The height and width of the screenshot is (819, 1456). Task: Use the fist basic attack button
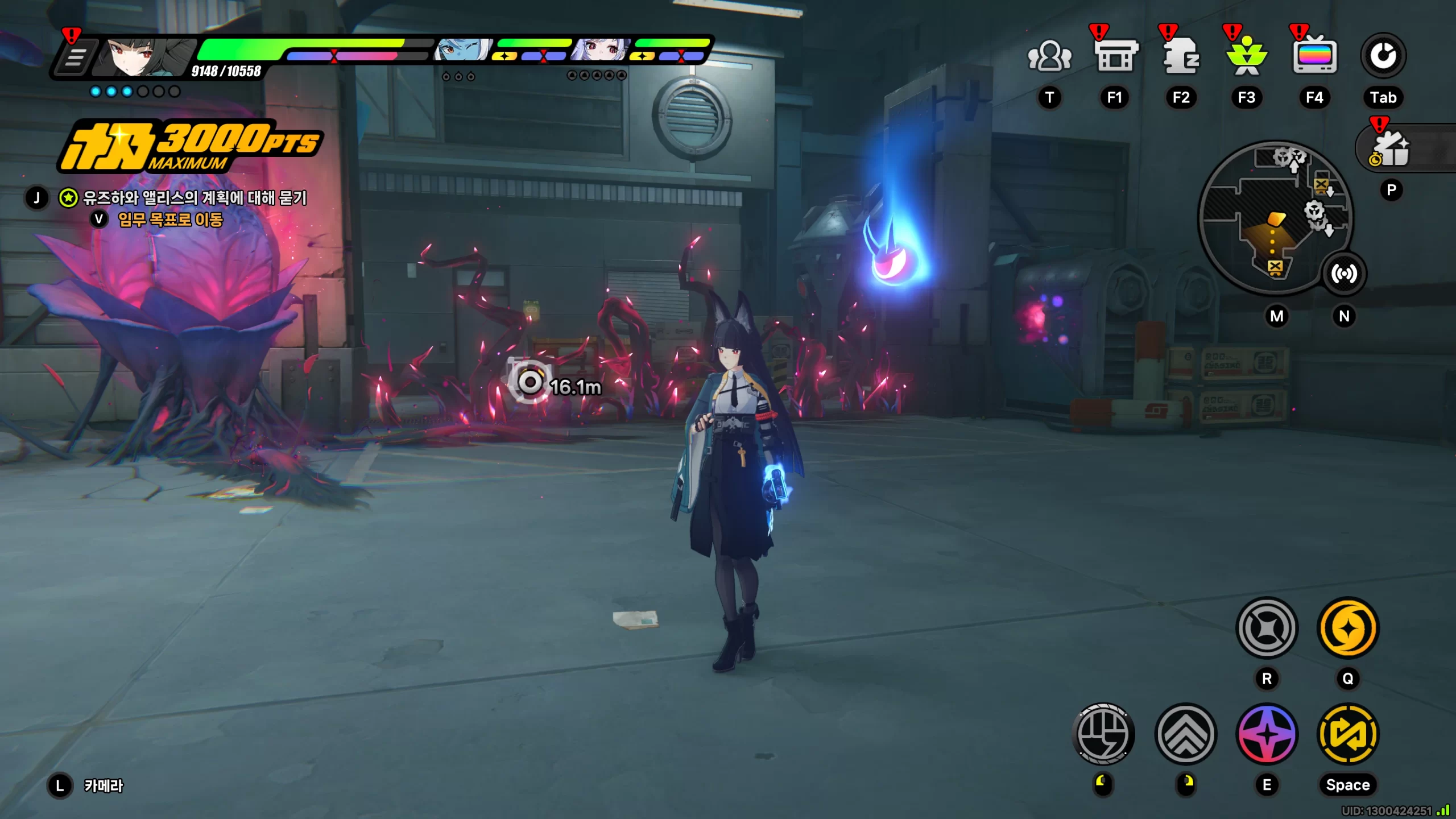pyautogui.click(x=1103, y=734)
